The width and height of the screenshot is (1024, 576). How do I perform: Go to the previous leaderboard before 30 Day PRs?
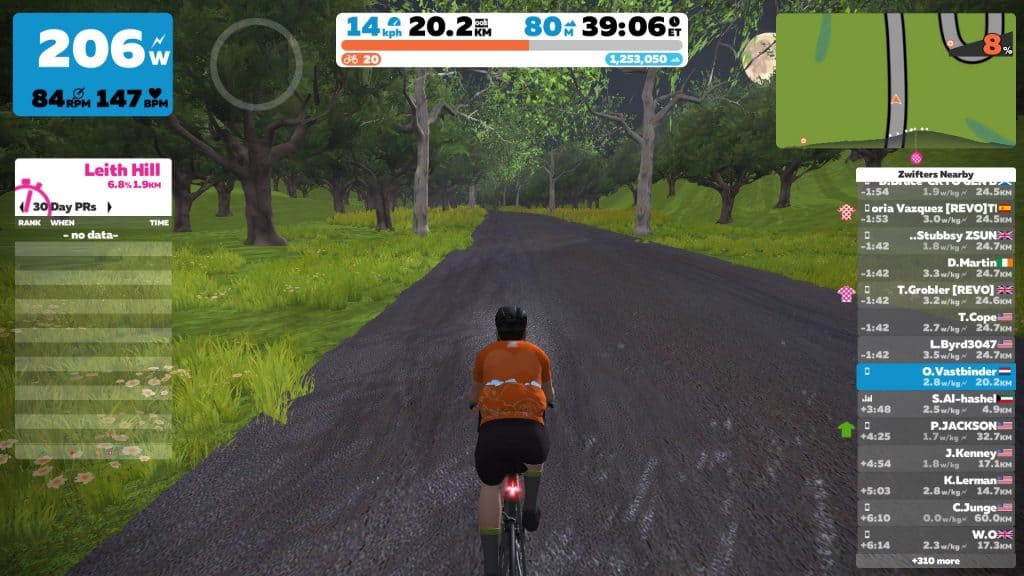point(23,207)
